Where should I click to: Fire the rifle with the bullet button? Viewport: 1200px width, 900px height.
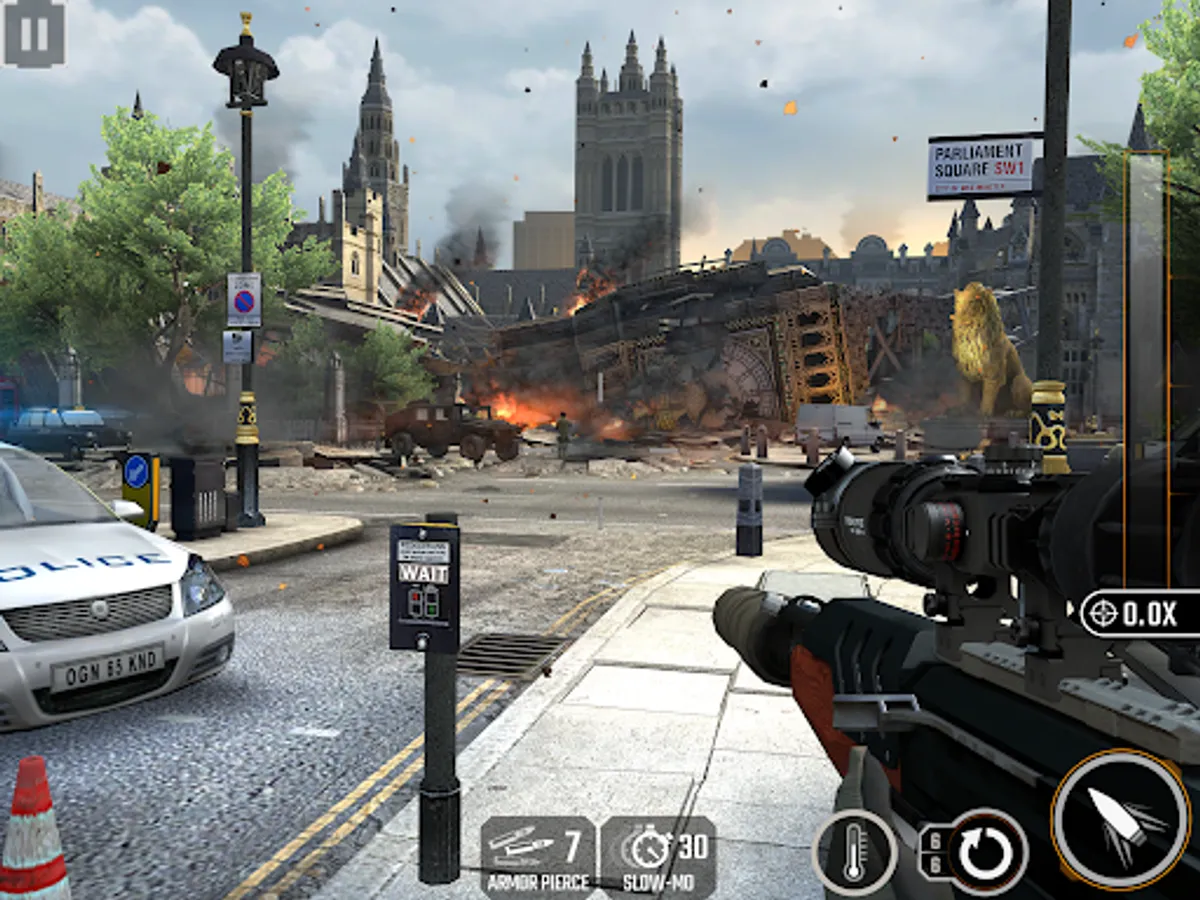(x=1120, y=819)
